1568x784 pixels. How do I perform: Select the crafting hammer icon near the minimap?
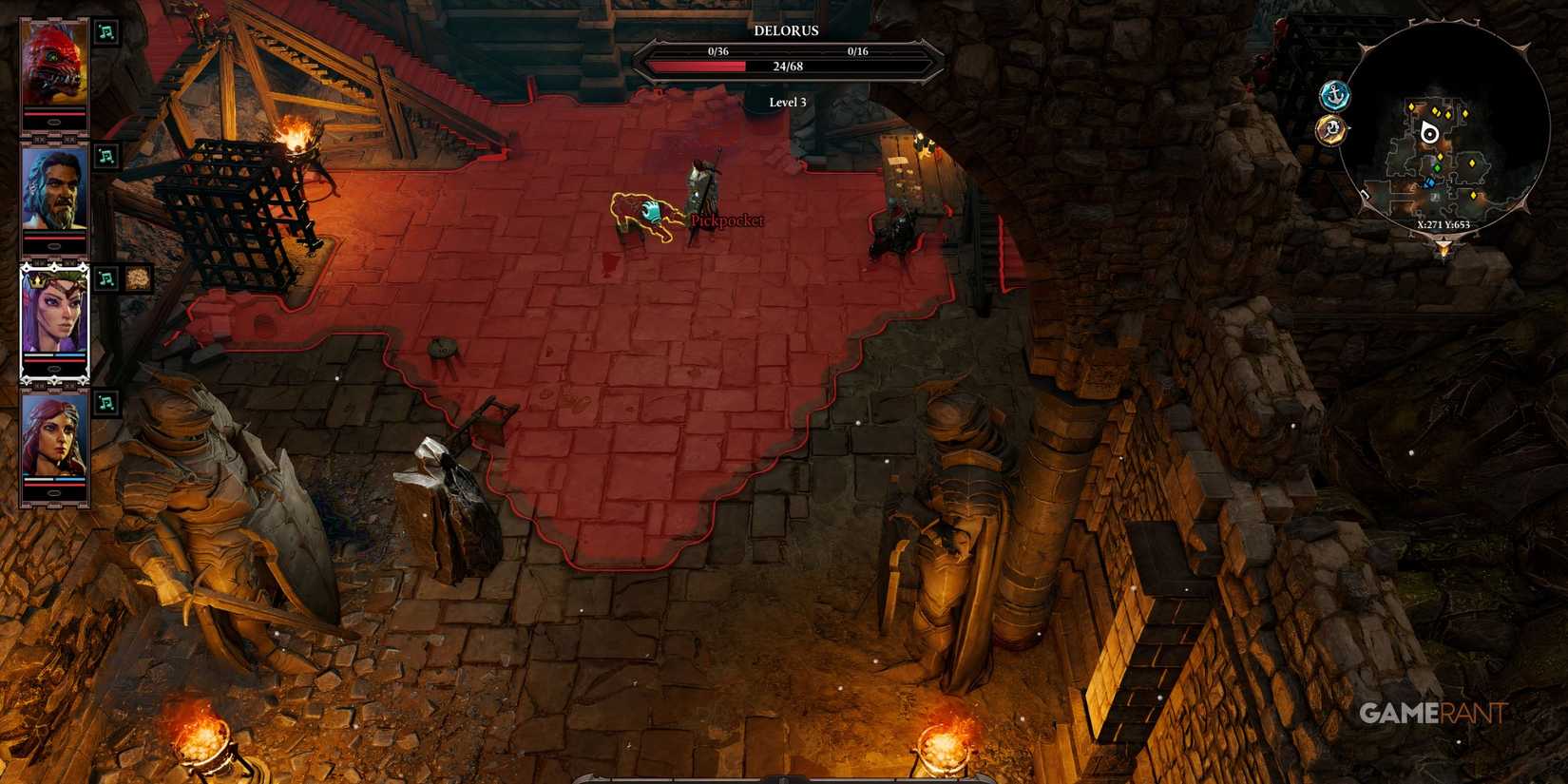pos(1331,130)
